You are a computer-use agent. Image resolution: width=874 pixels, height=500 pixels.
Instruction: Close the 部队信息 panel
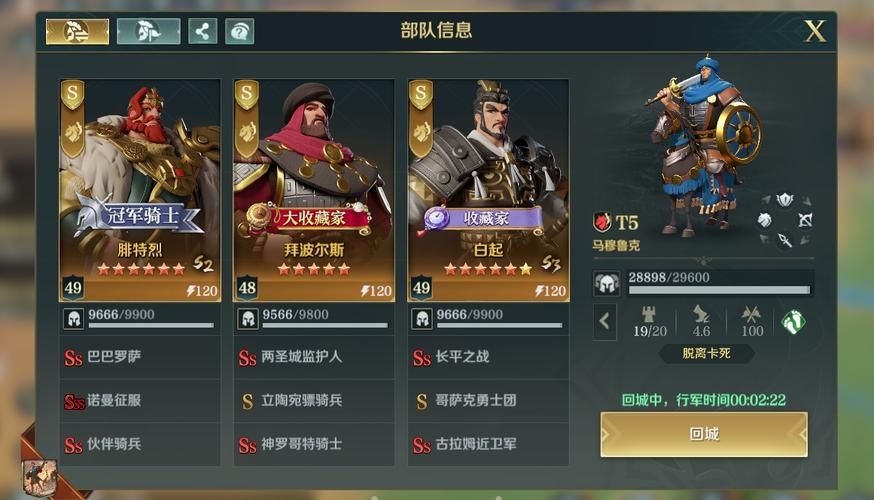[816, 31]
